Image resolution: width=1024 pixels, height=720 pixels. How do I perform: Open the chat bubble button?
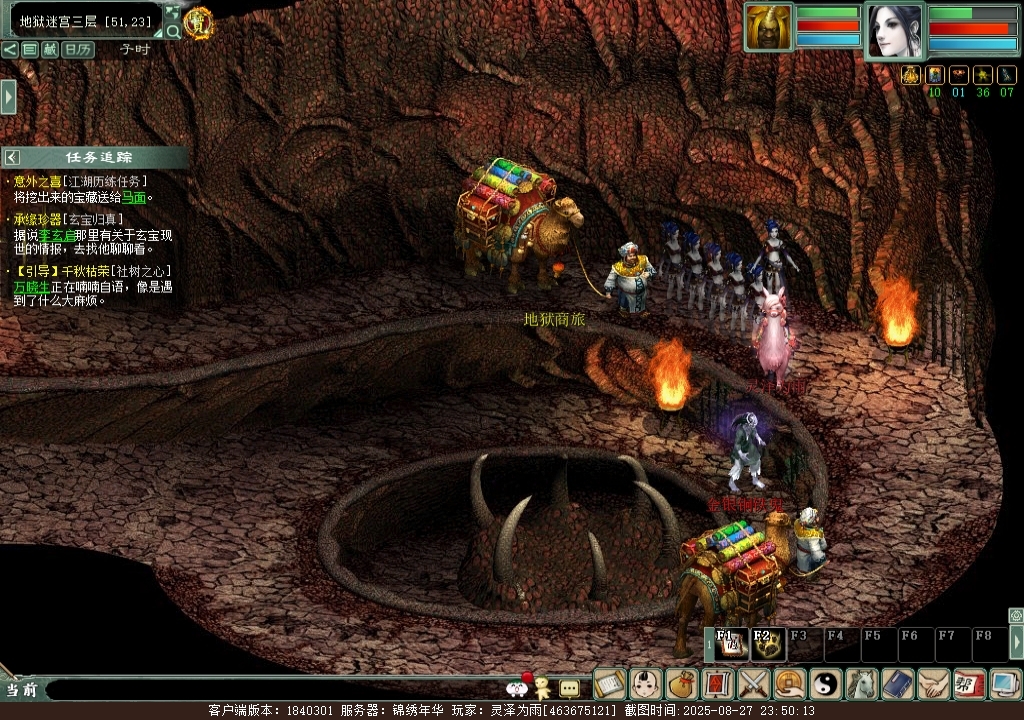(569, 688)
